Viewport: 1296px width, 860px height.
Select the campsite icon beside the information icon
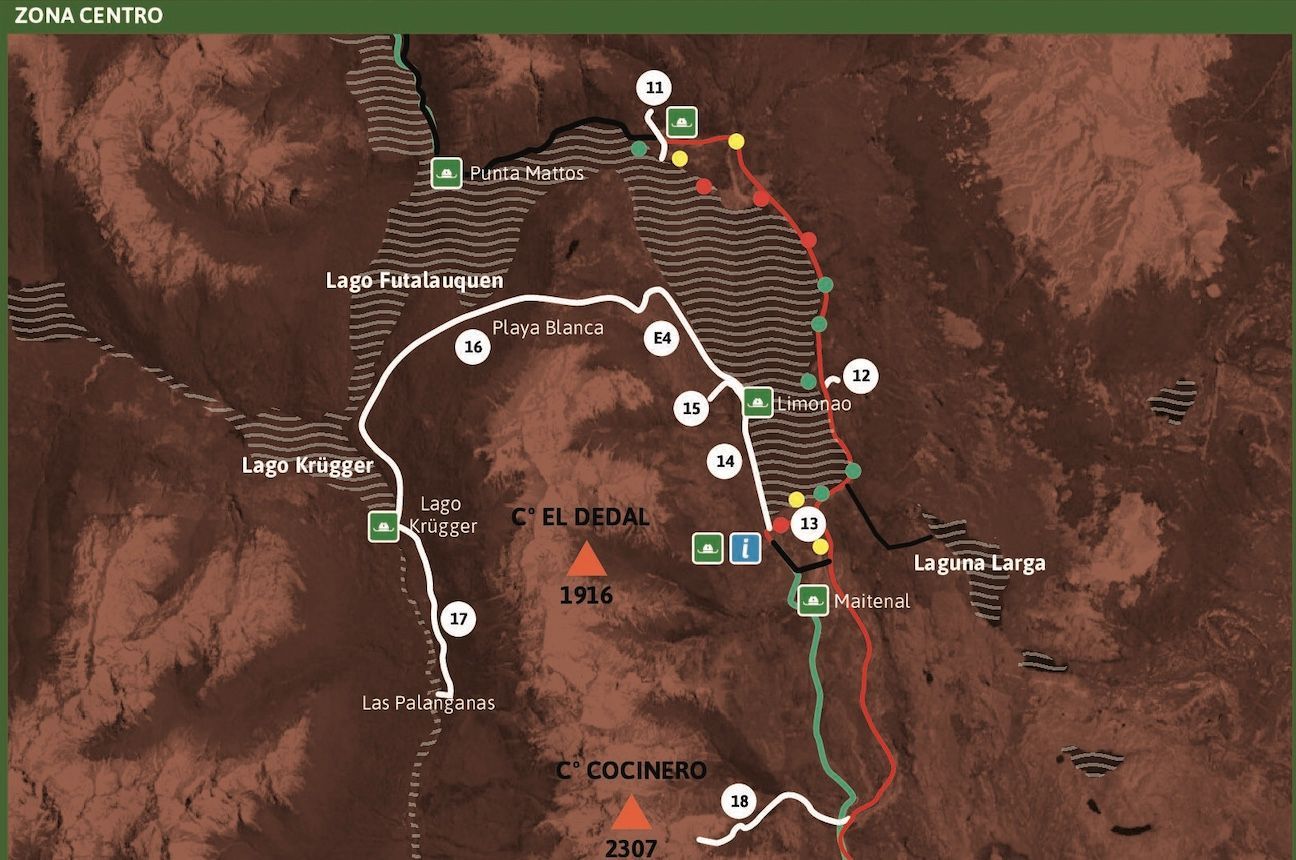click(x=708, y=547)
